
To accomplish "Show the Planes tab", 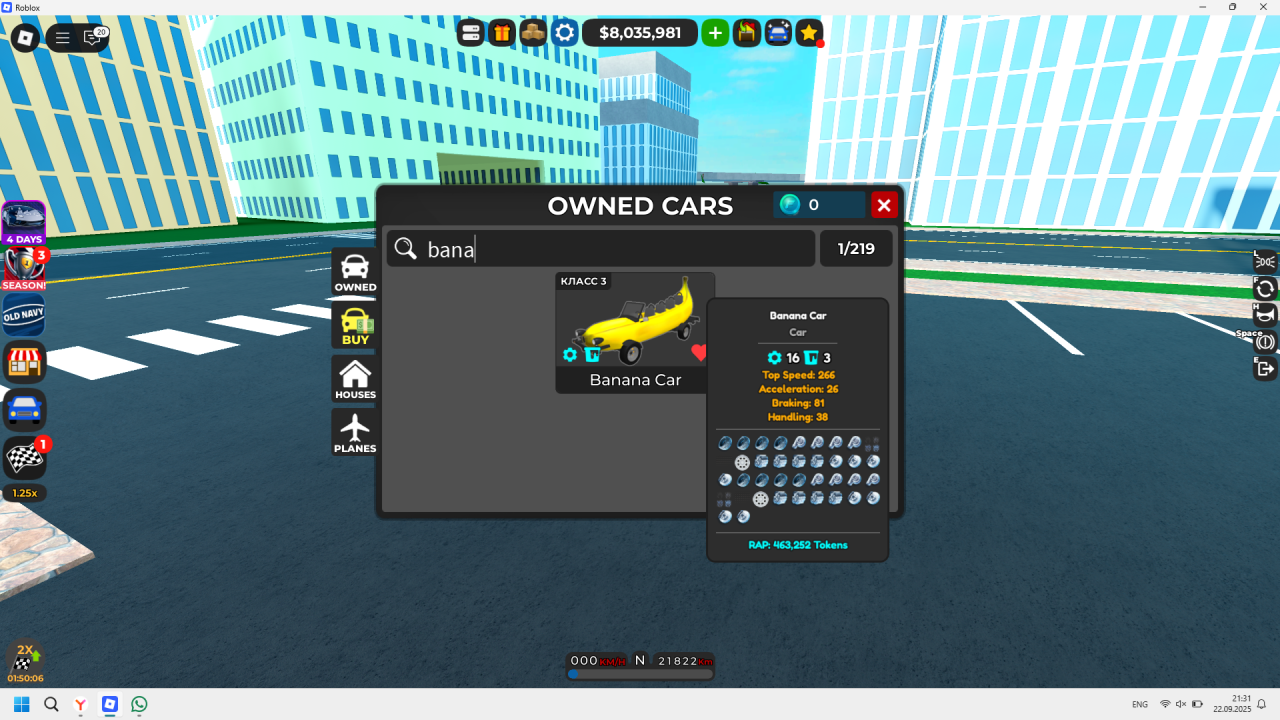I will [x=355, y=433].
